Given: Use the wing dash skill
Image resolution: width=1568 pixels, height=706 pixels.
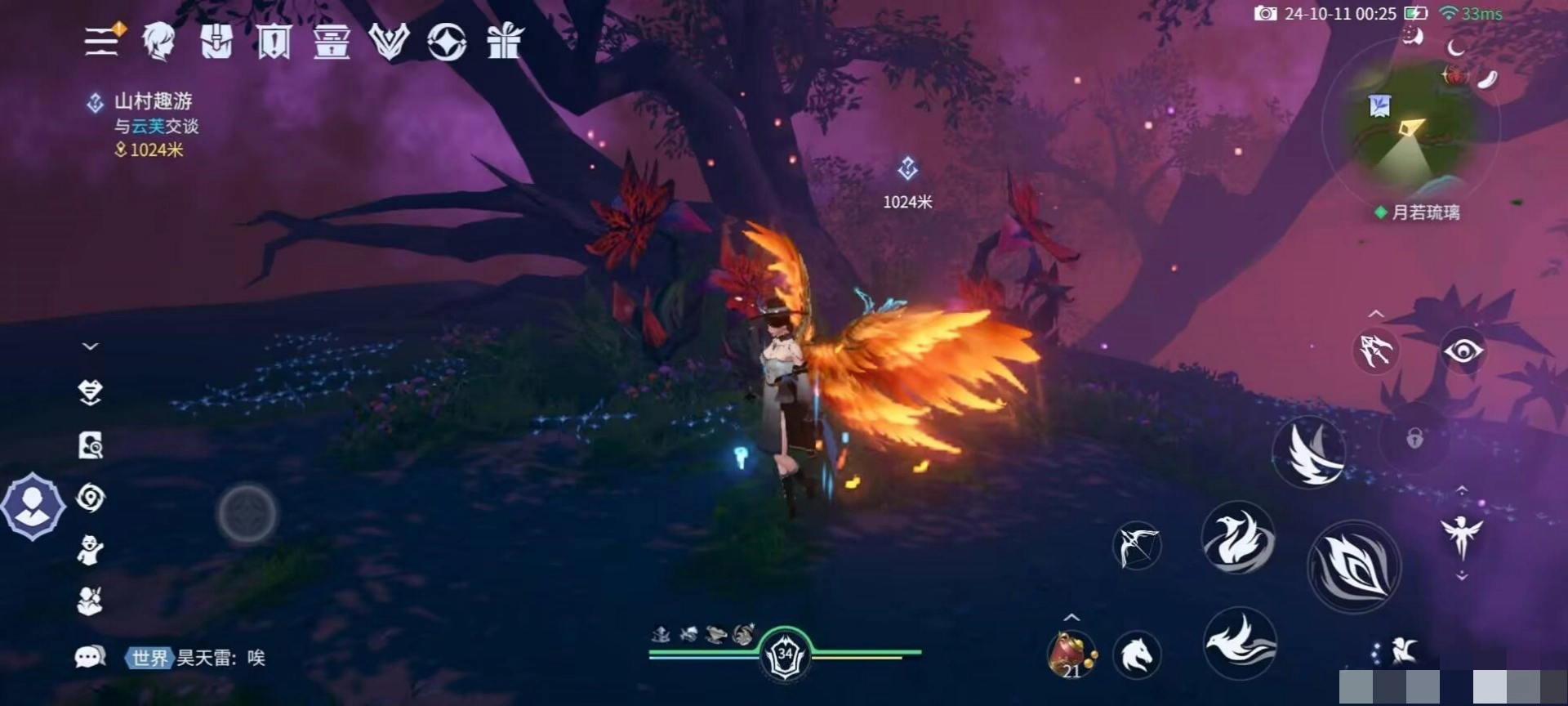Looking at the screenshot, I should click(1310, 451).
